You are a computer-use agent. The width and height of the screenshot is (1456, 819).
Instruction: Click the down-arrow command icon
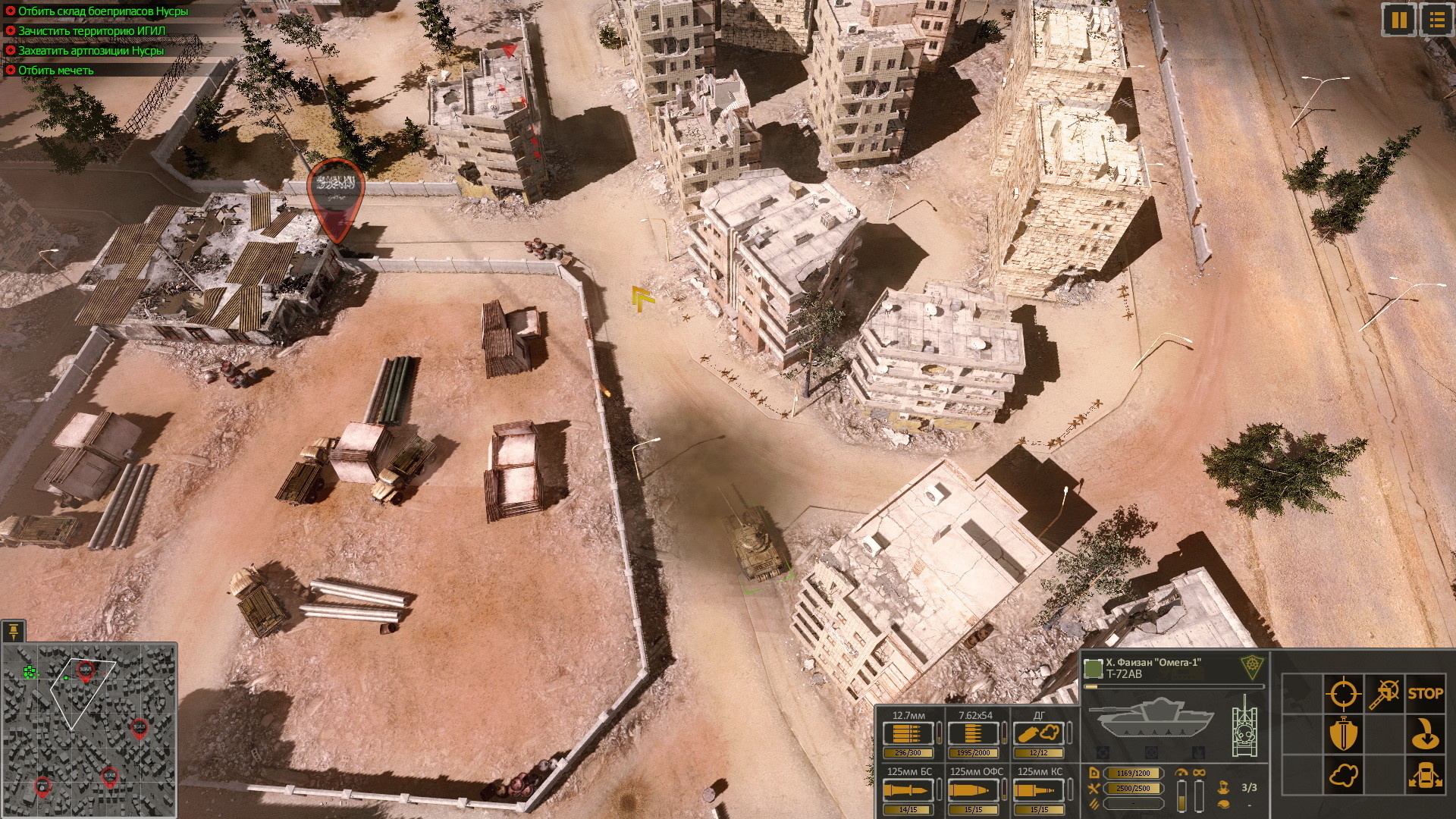(1425, 734)
